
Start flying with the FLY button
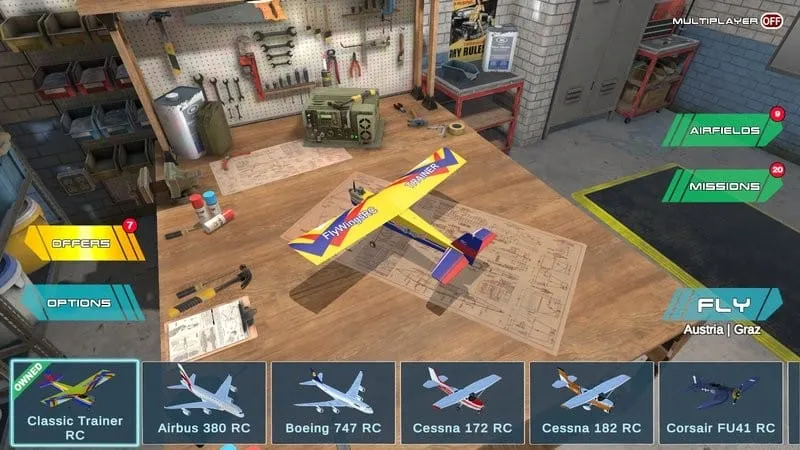click(723, 305)
